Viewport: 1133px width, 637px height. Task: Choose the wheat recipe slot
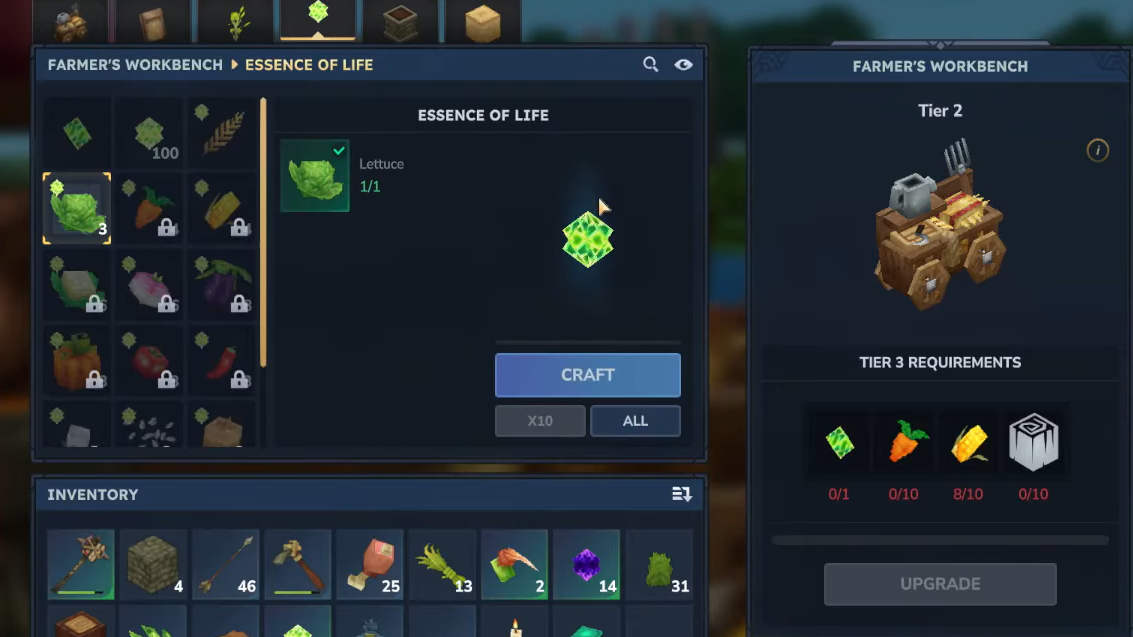(221, 134)
